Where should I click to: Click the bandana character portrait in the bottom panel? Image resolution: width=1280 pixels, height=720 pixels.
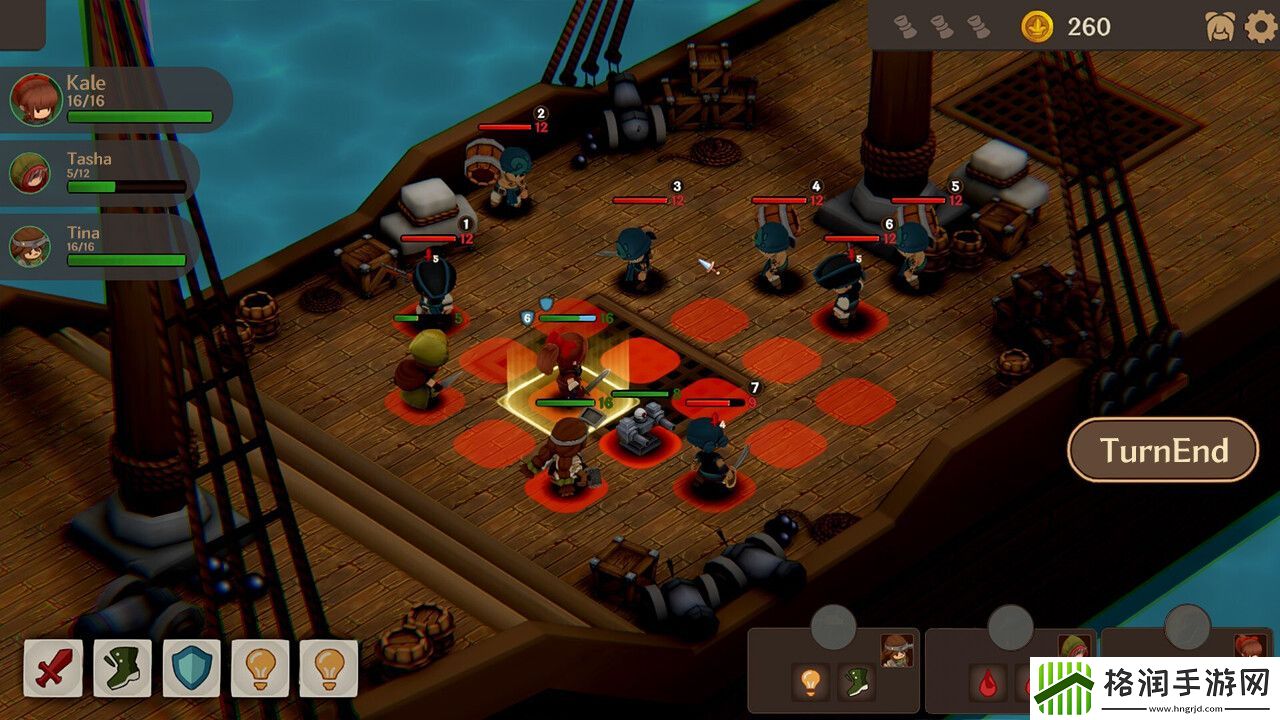click(897, 650)
